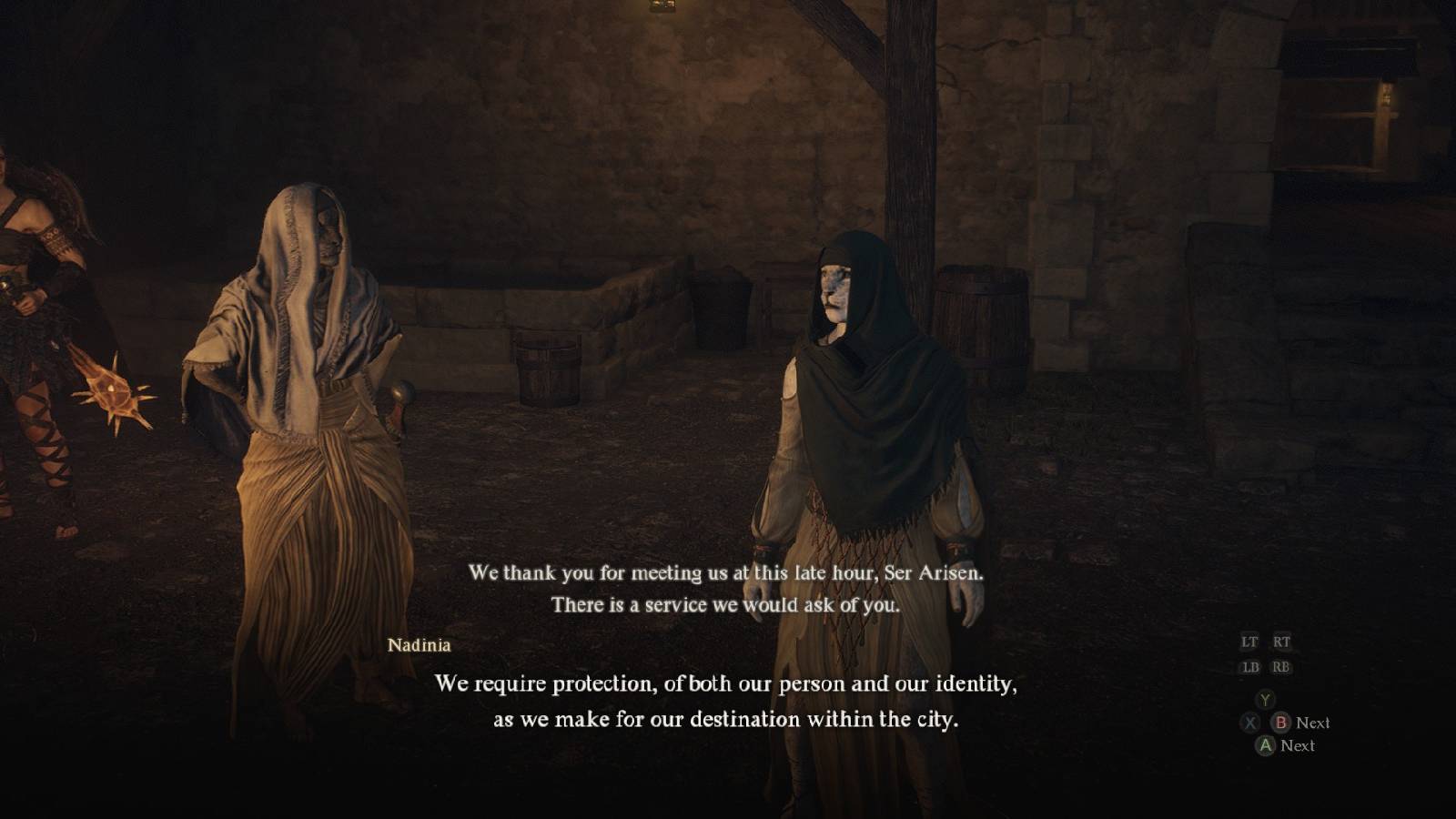Click the LT trigger prompt icon
Screen dimensions: 1456x819
[x=1249, y=642]
